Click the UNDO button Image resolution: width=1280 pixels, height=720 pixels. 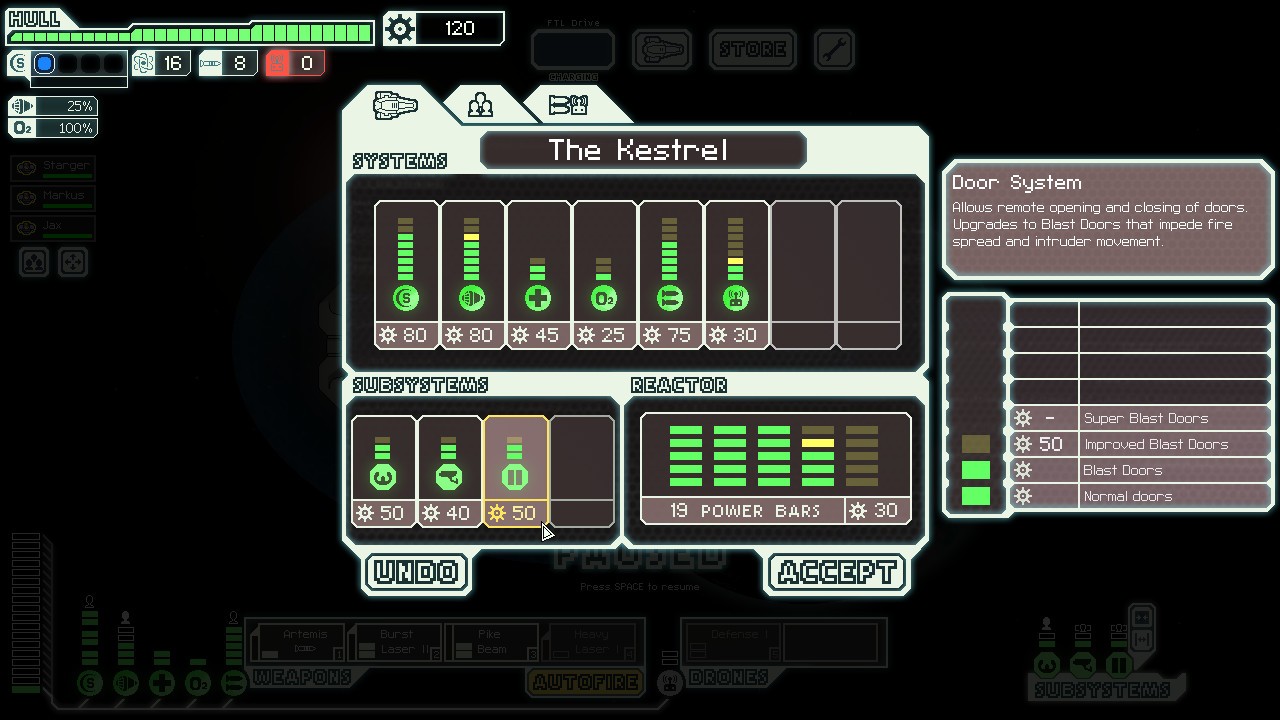[415, 572]
